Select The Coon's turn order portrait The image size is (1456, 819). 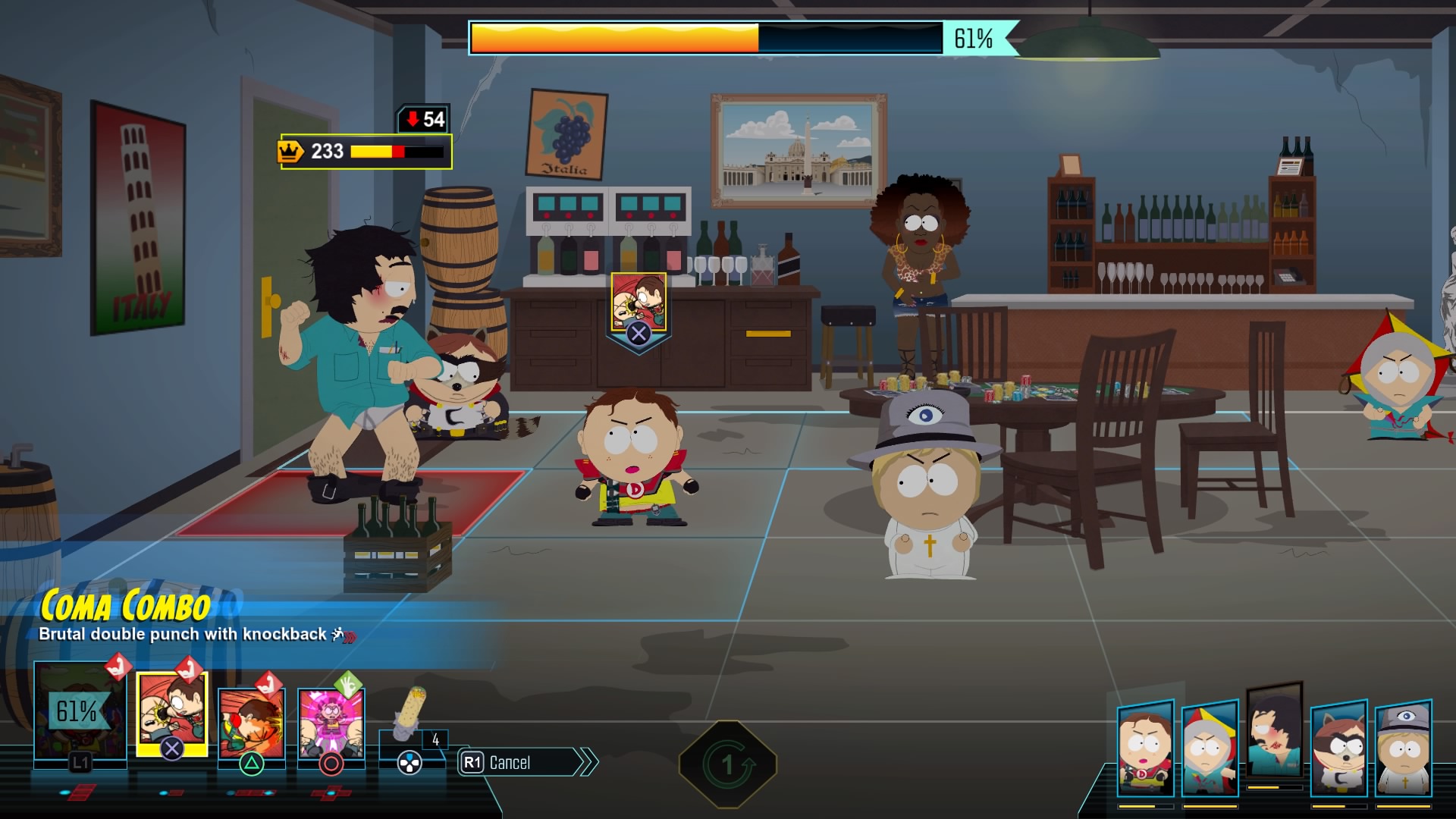pos(1339,748)
